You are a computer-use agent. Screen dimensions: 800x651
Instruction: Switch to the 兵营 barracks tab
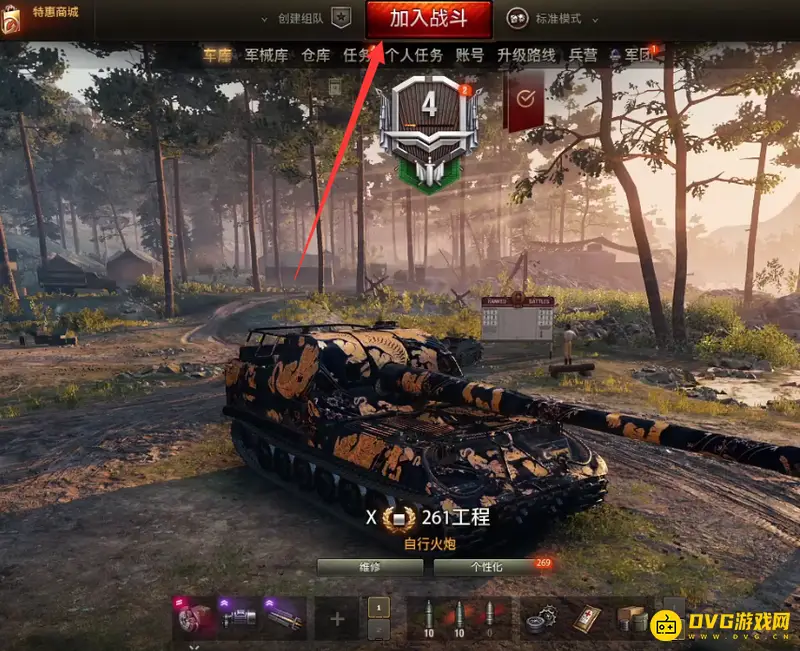(584, 56)
